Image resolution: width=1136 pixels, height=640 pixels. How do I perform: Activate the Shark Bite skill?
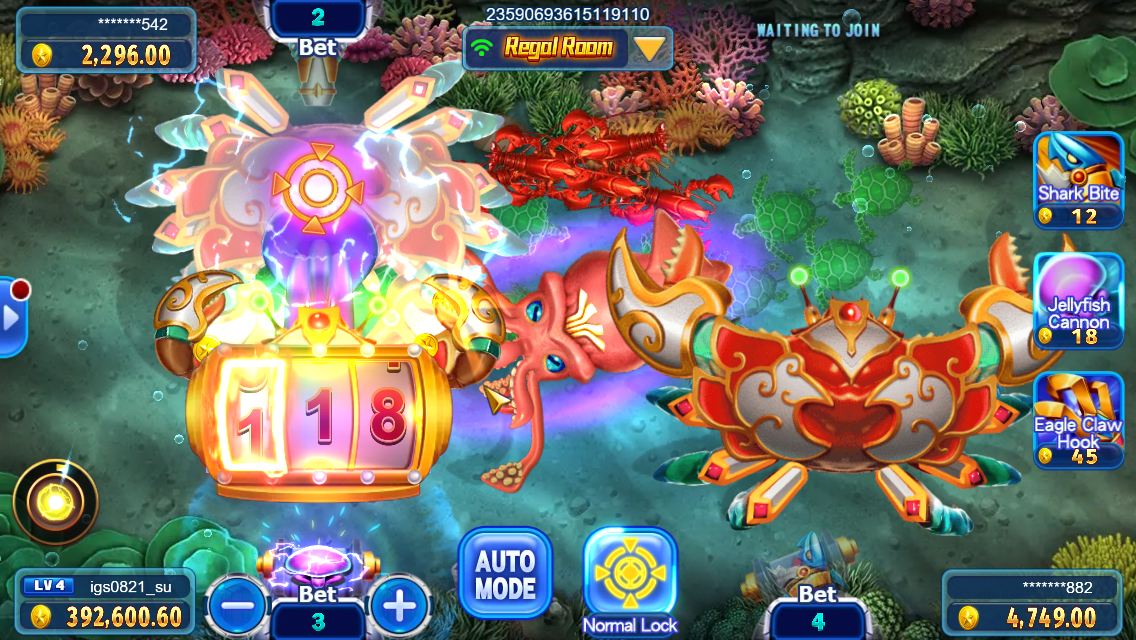[1078, 180]
